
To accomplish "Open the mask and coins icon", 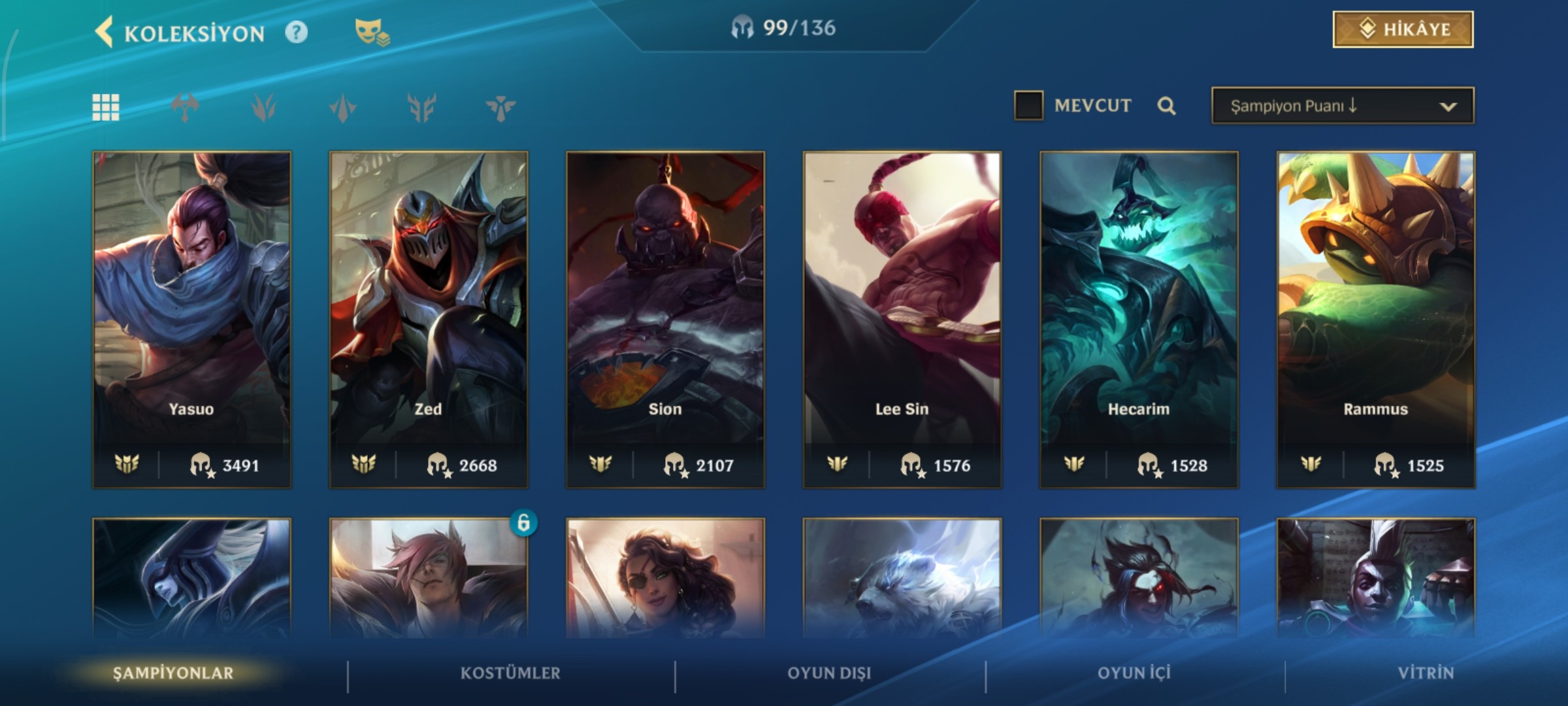I will click(372, 32).
